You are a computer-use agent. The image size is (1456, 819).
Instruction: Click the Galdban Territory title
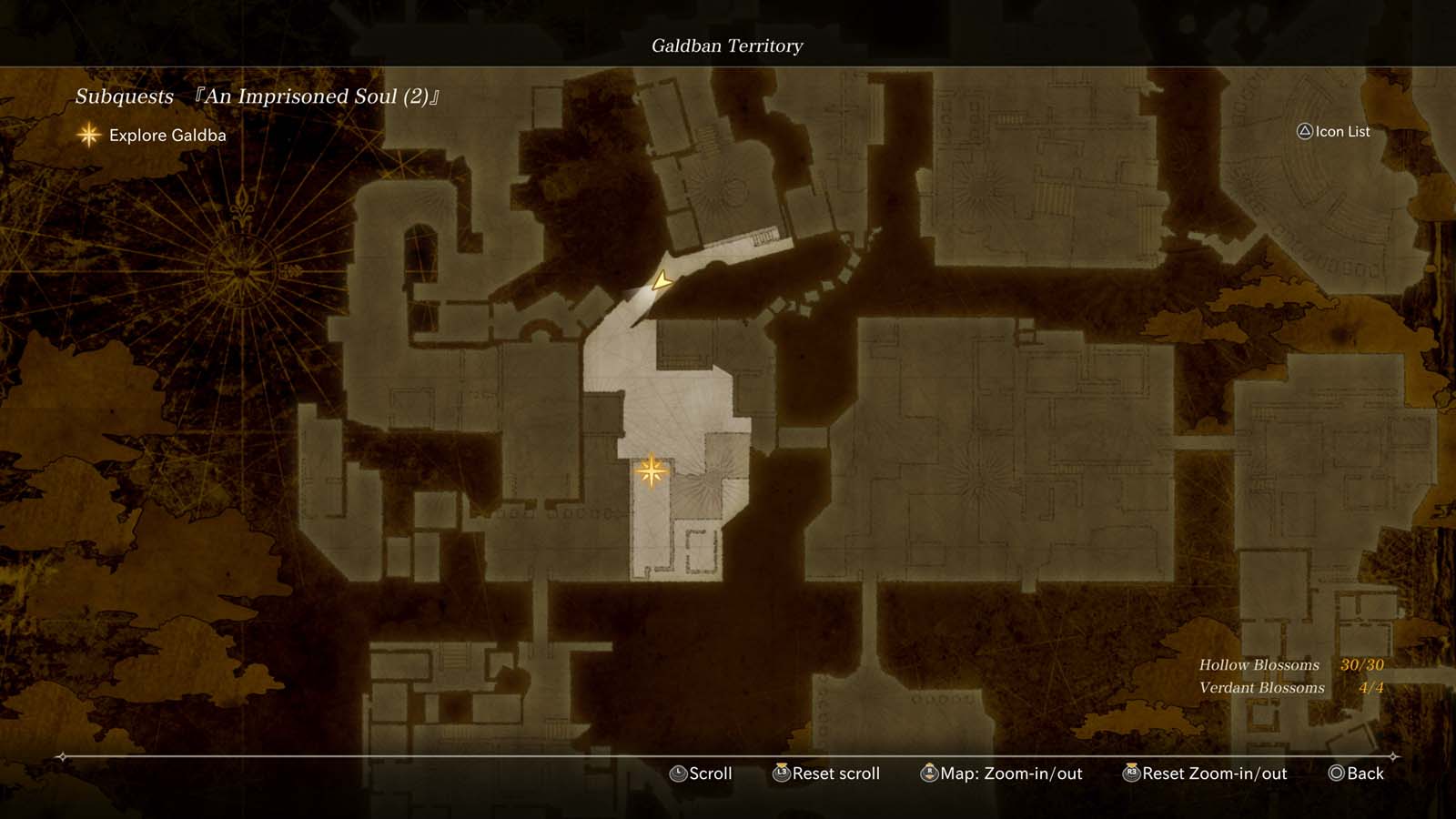click(x=727, y=45)
